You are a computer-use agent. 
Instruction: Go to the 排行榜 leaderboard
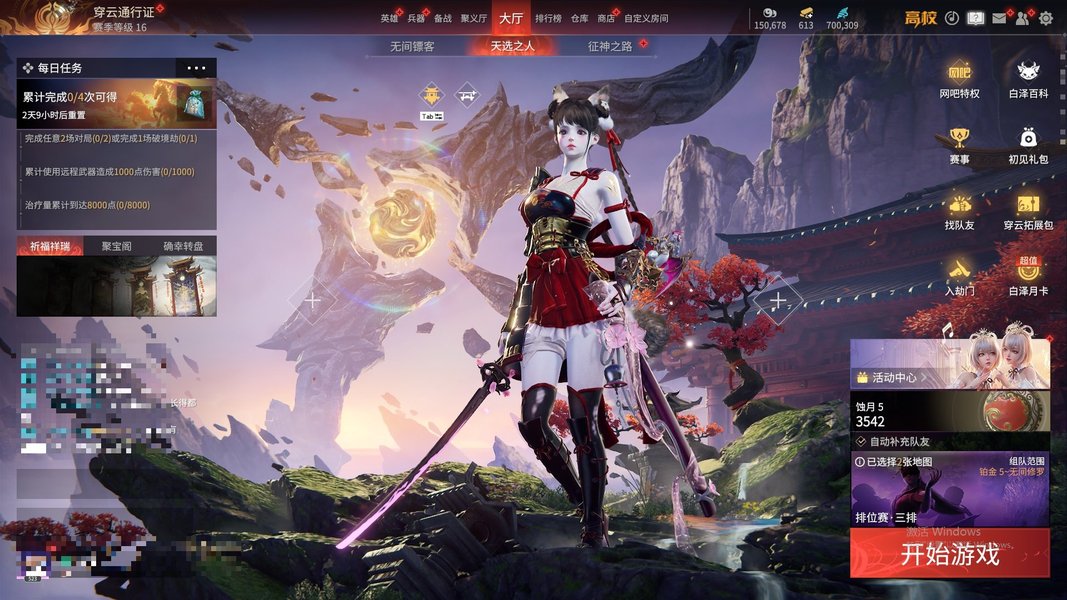coord(548,18)
